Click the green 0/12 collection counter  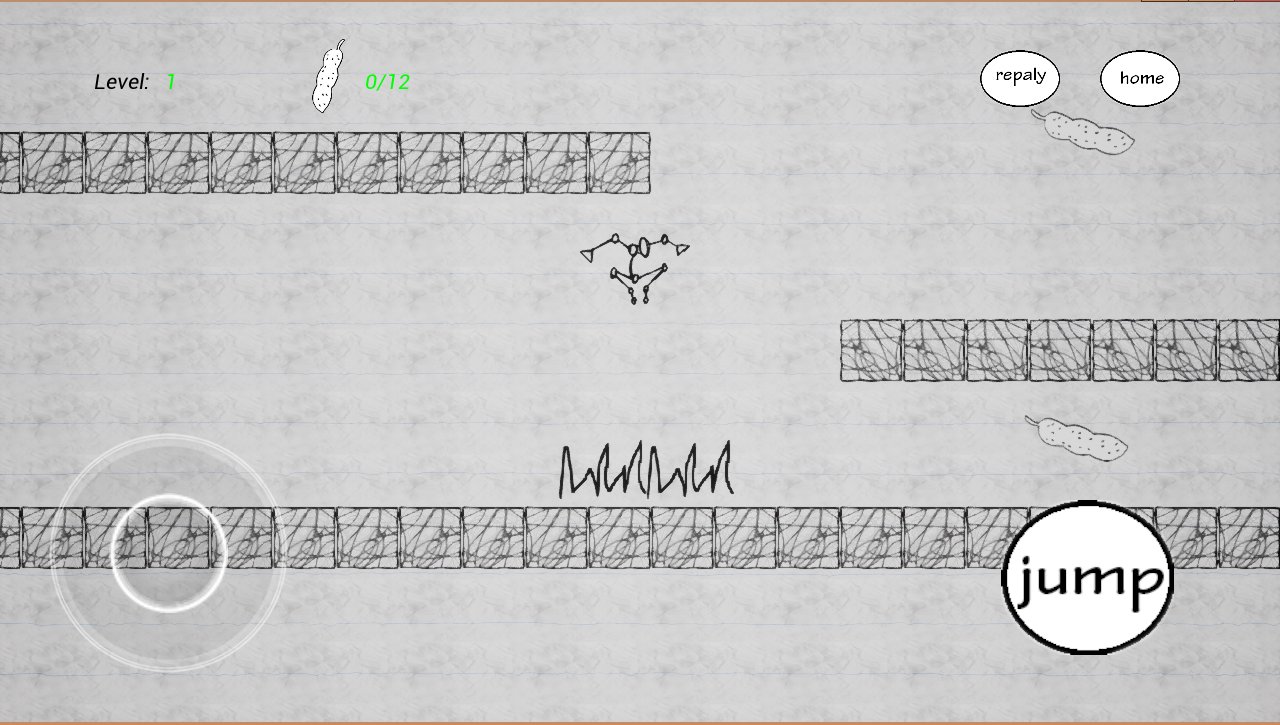(x=390, y=82)
